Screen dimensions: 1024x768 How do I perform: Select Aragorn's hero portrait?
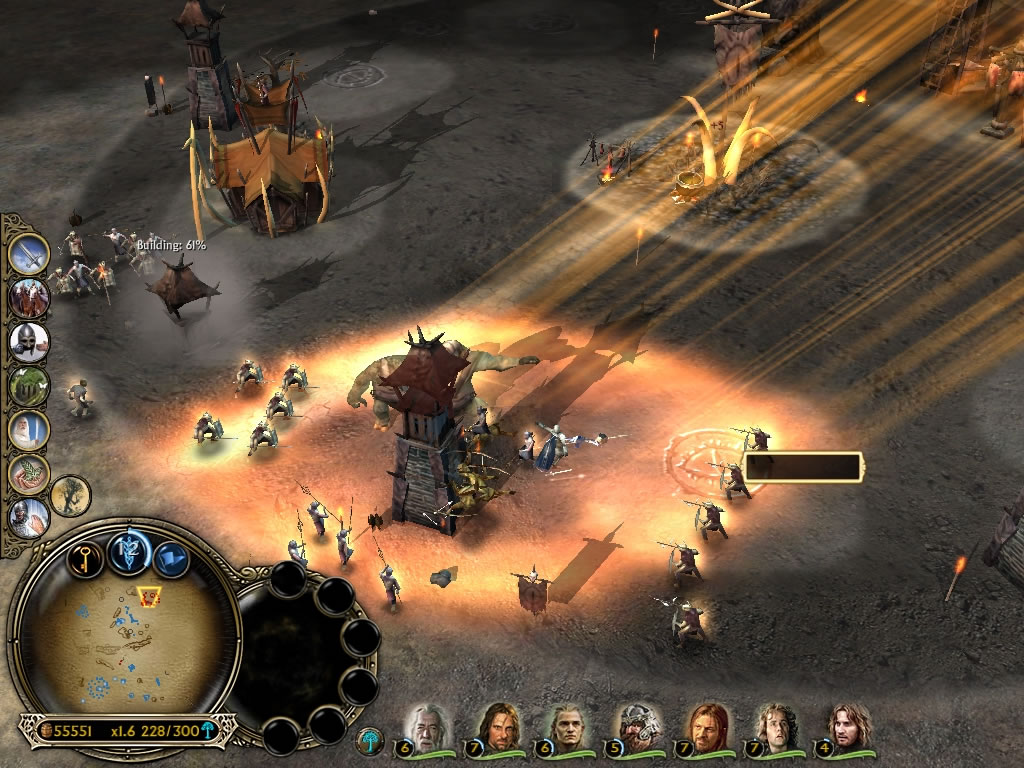(497, 727)
